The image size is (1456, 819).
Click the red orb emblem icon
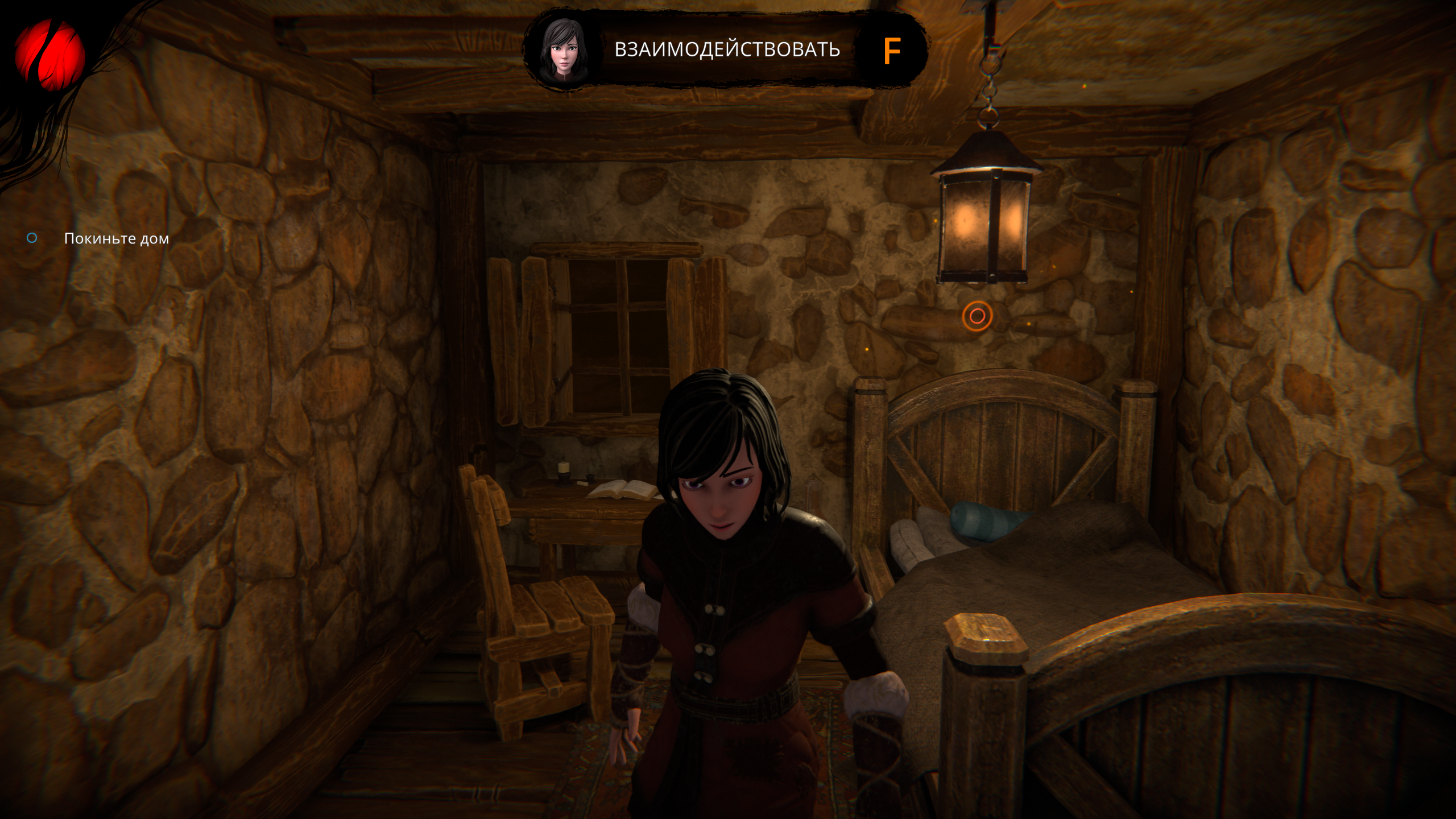click(x=49, y=56)
